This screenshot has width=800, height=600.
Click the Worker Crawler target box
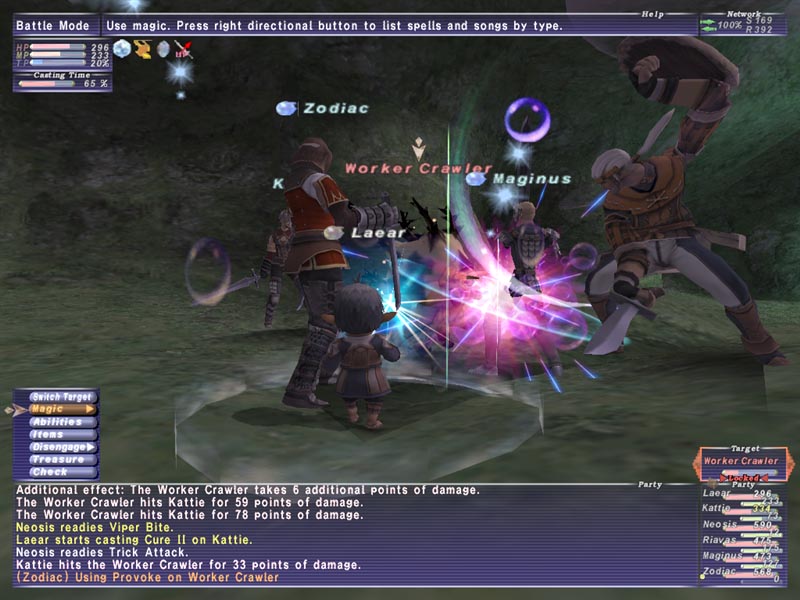click(x=740, y=461)
